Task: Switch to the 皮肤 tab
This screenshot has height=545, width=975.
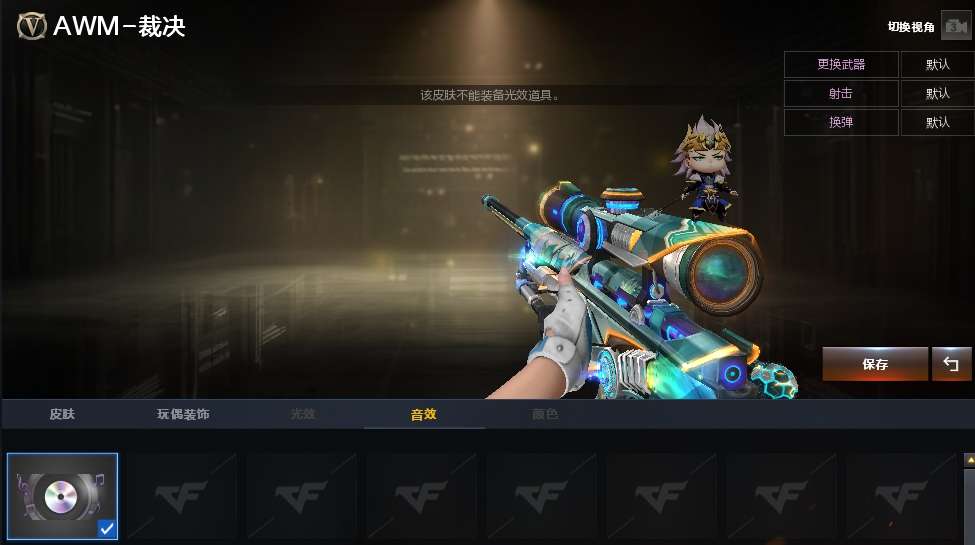Action: (x=62, y=414)
